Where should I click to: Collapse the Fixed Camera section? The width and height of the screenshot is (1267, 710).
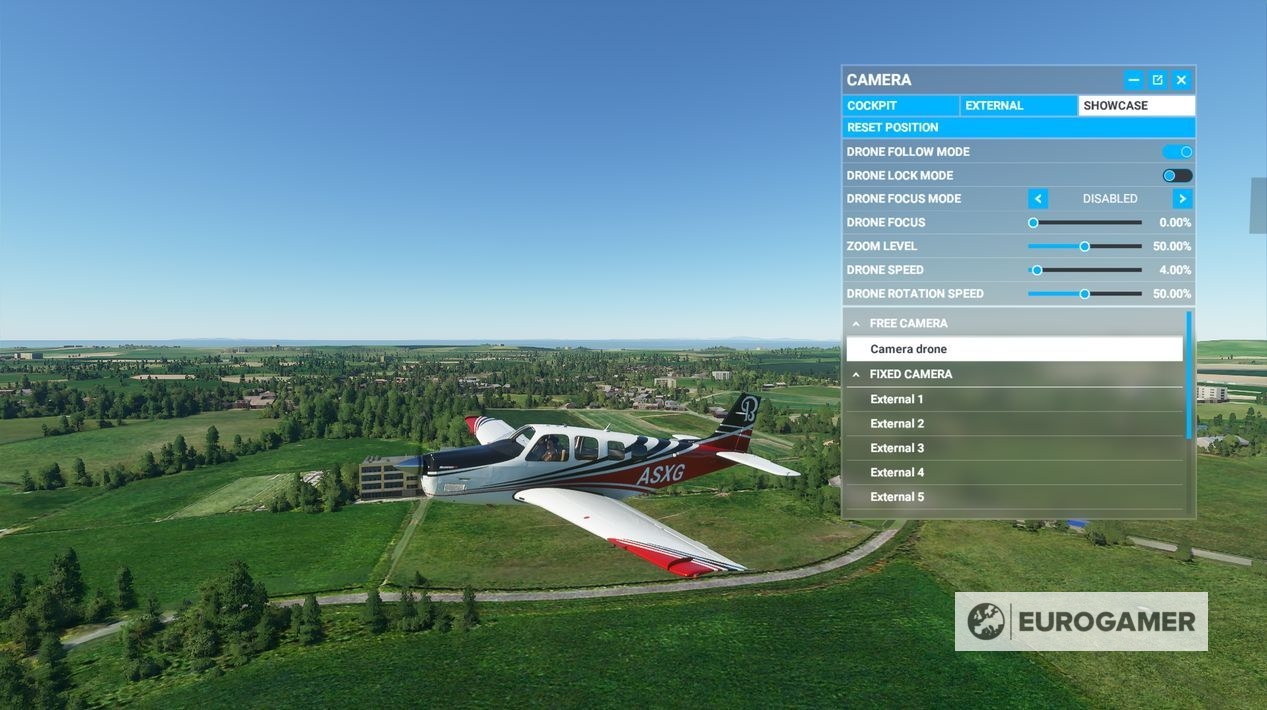tap(856, 375)
